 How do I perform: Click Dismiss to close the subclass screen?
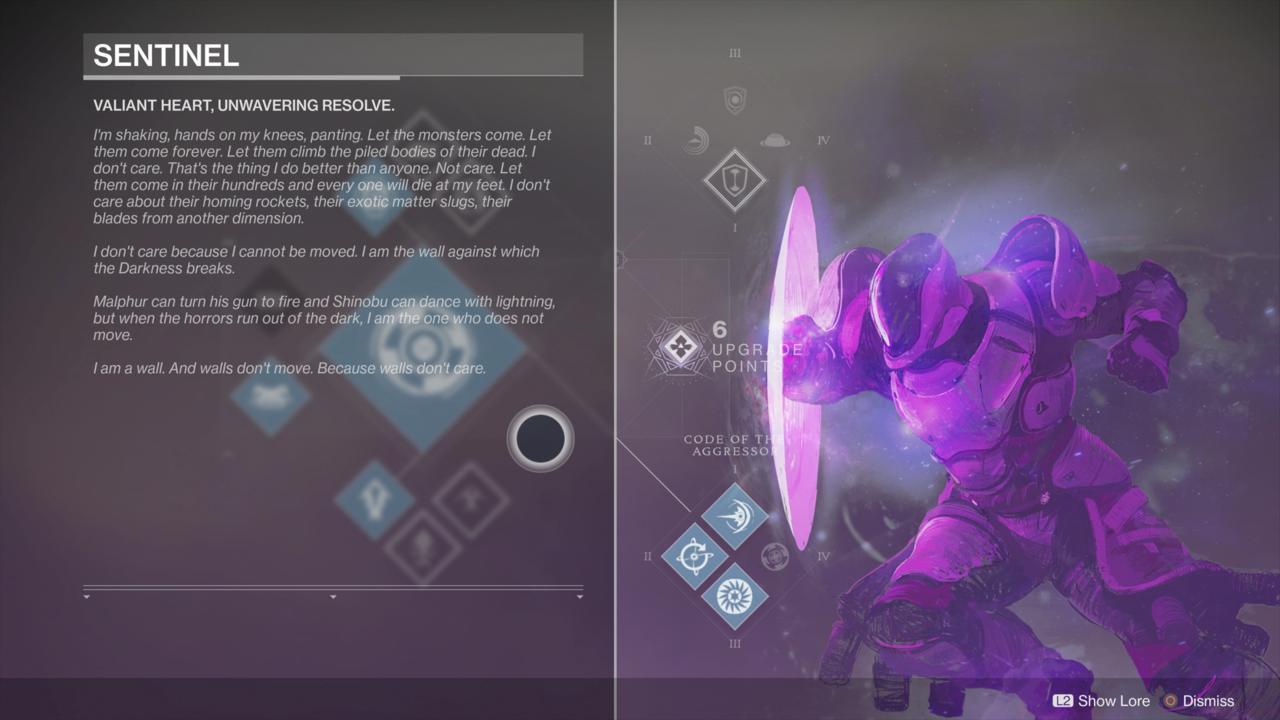1207,701
